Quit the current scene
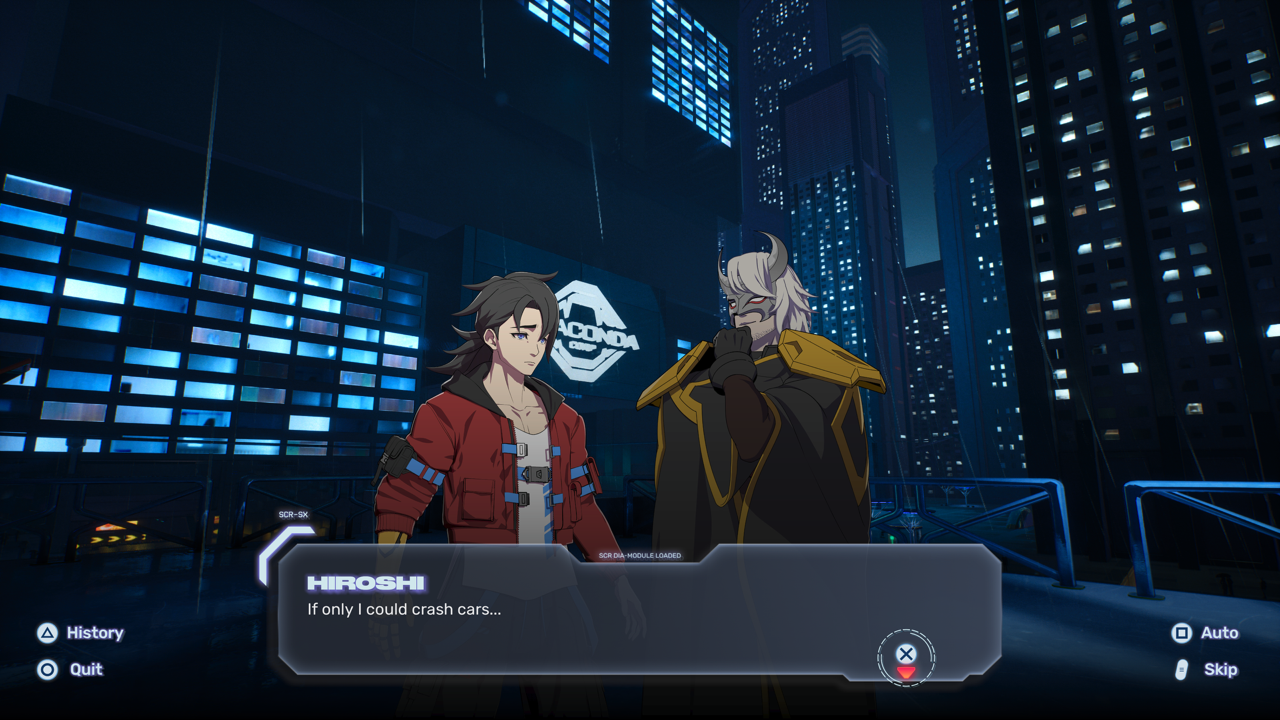This screenshot has width=1280, height=720. coord(71,670)
